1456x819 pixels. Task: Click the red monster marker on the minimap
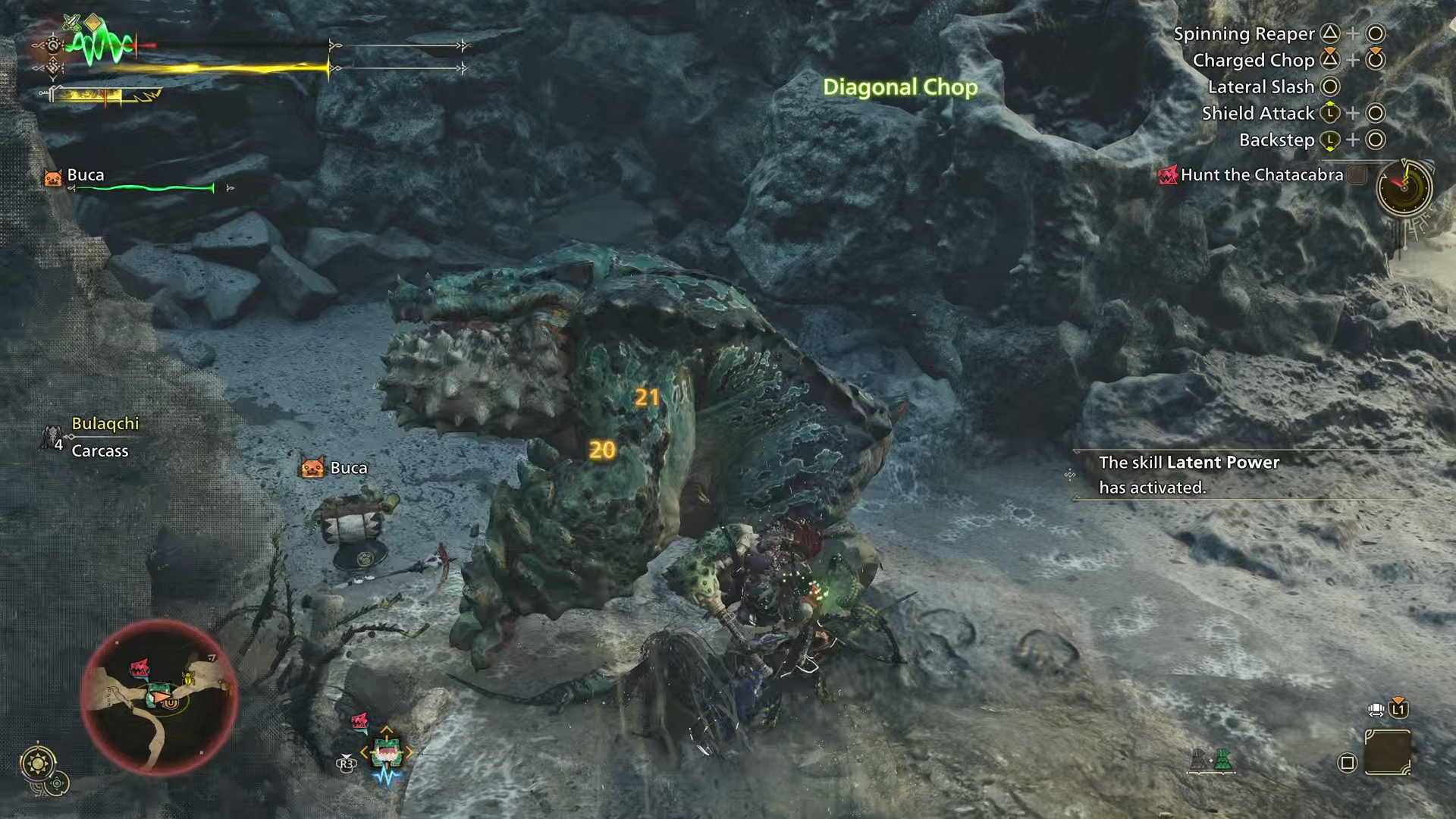point(140,668)
